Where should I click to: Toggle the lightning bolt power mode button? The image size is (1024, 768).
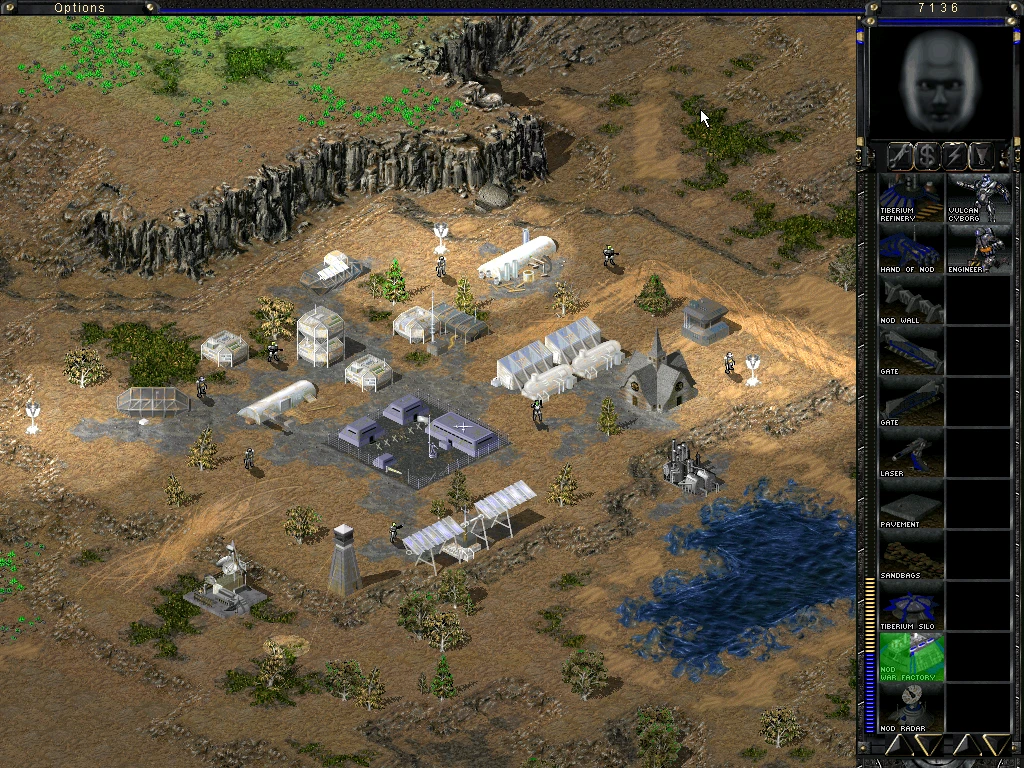[x=955, y=155]
